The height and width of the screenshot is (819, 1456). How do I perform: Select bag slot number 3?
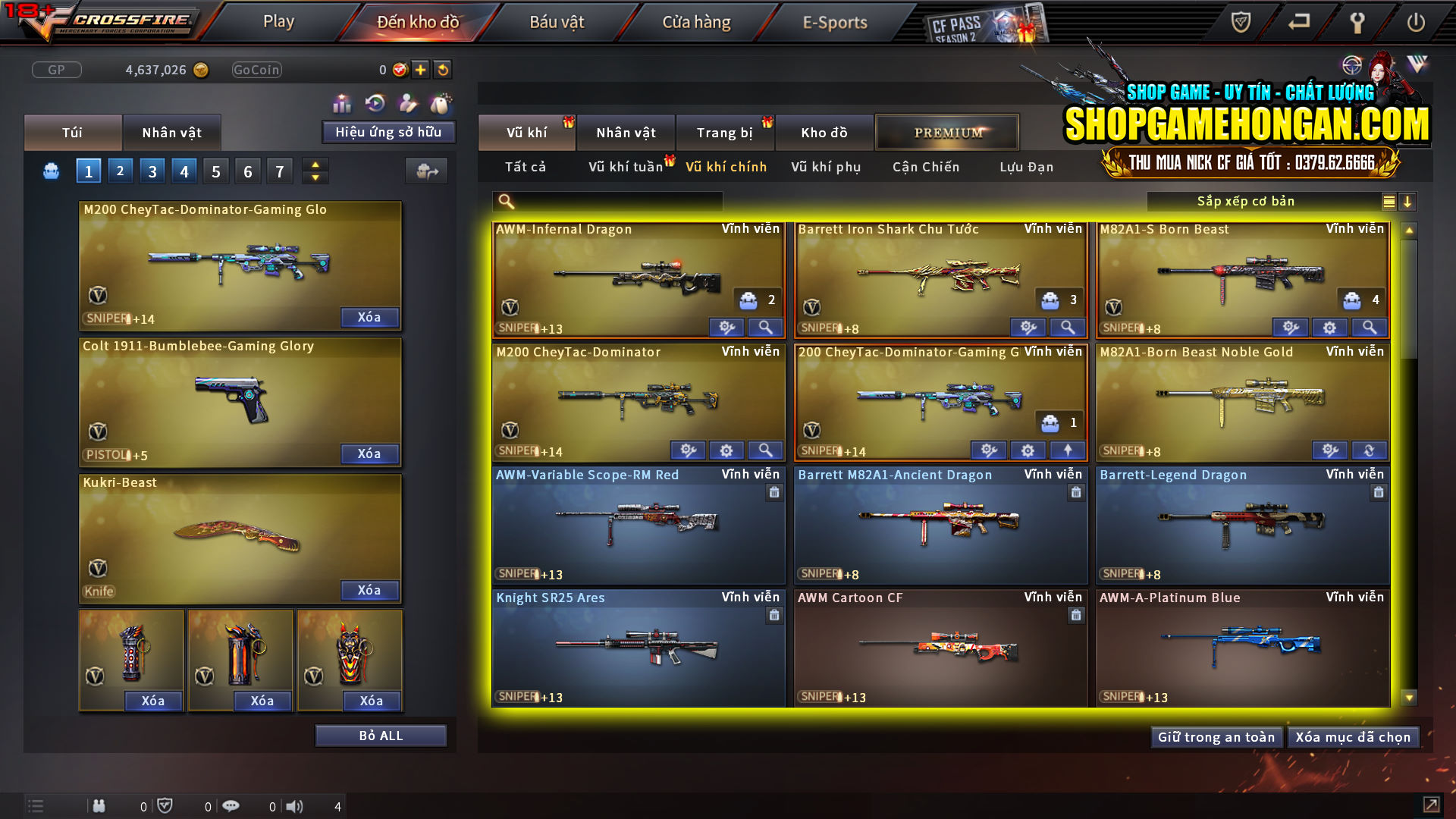point(152,171)
